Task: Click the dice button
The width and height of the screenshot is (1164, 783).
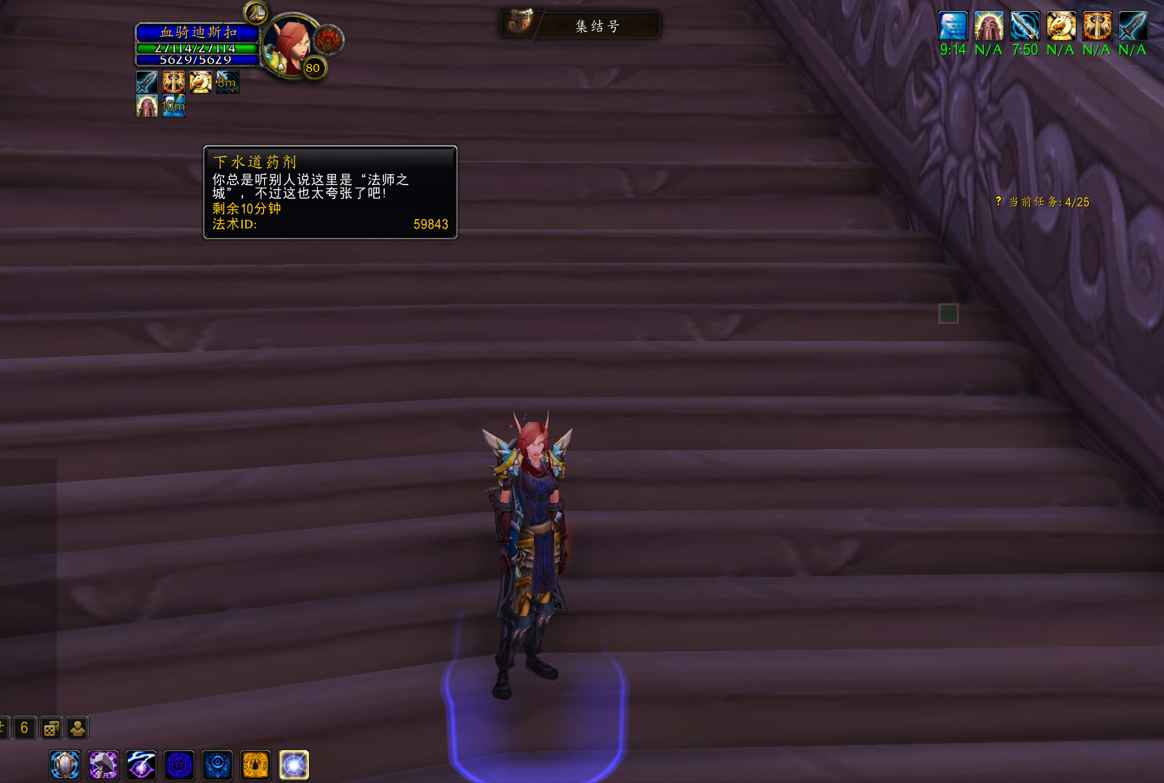Action: 51,728
